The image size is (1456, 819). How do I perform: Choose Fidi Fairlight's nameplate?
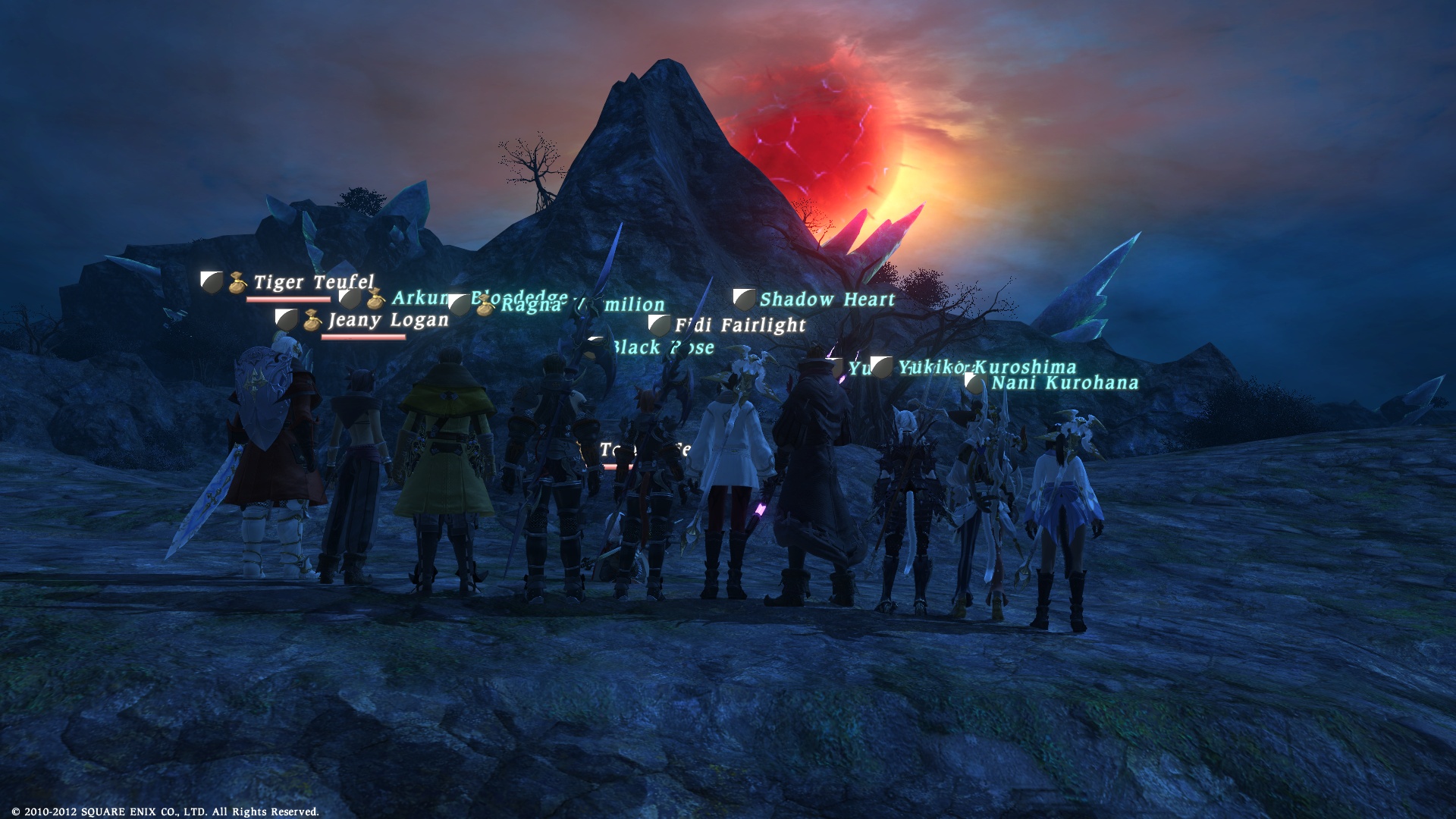[740, 326]
